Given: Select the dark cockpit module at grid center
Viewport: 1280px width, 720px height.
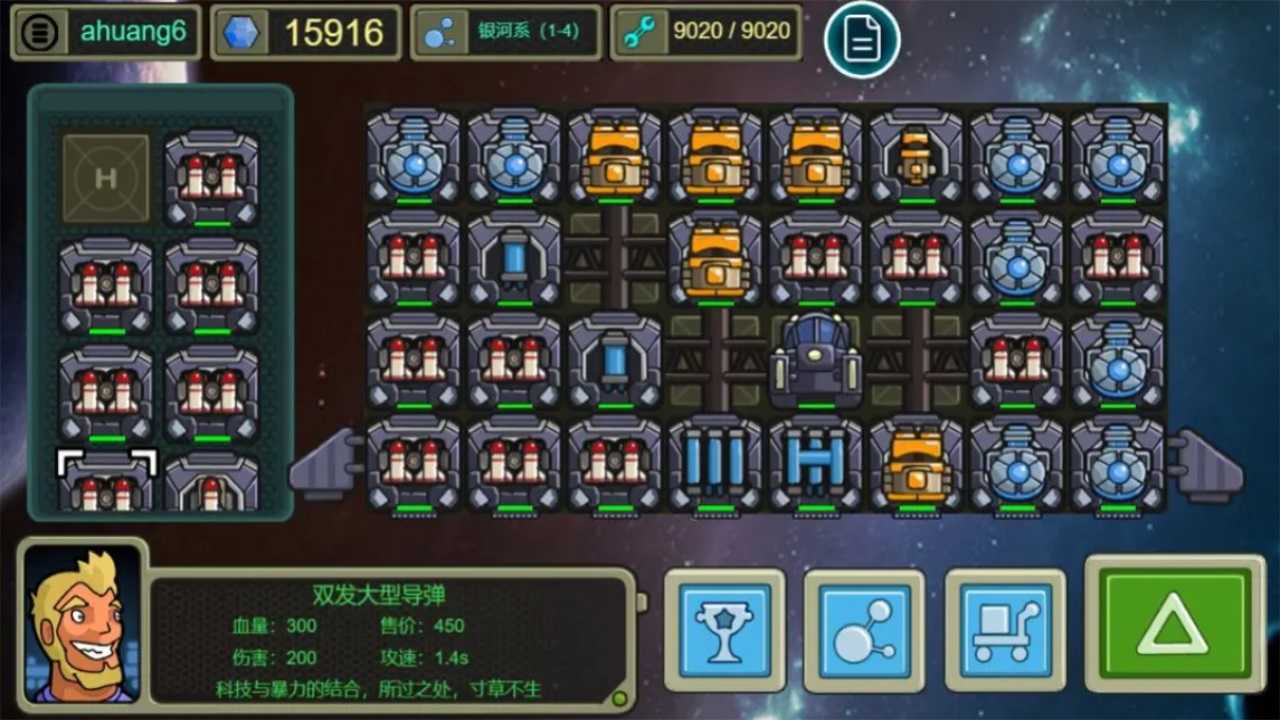Looking at the screenshot, I should tap(815, 363).
